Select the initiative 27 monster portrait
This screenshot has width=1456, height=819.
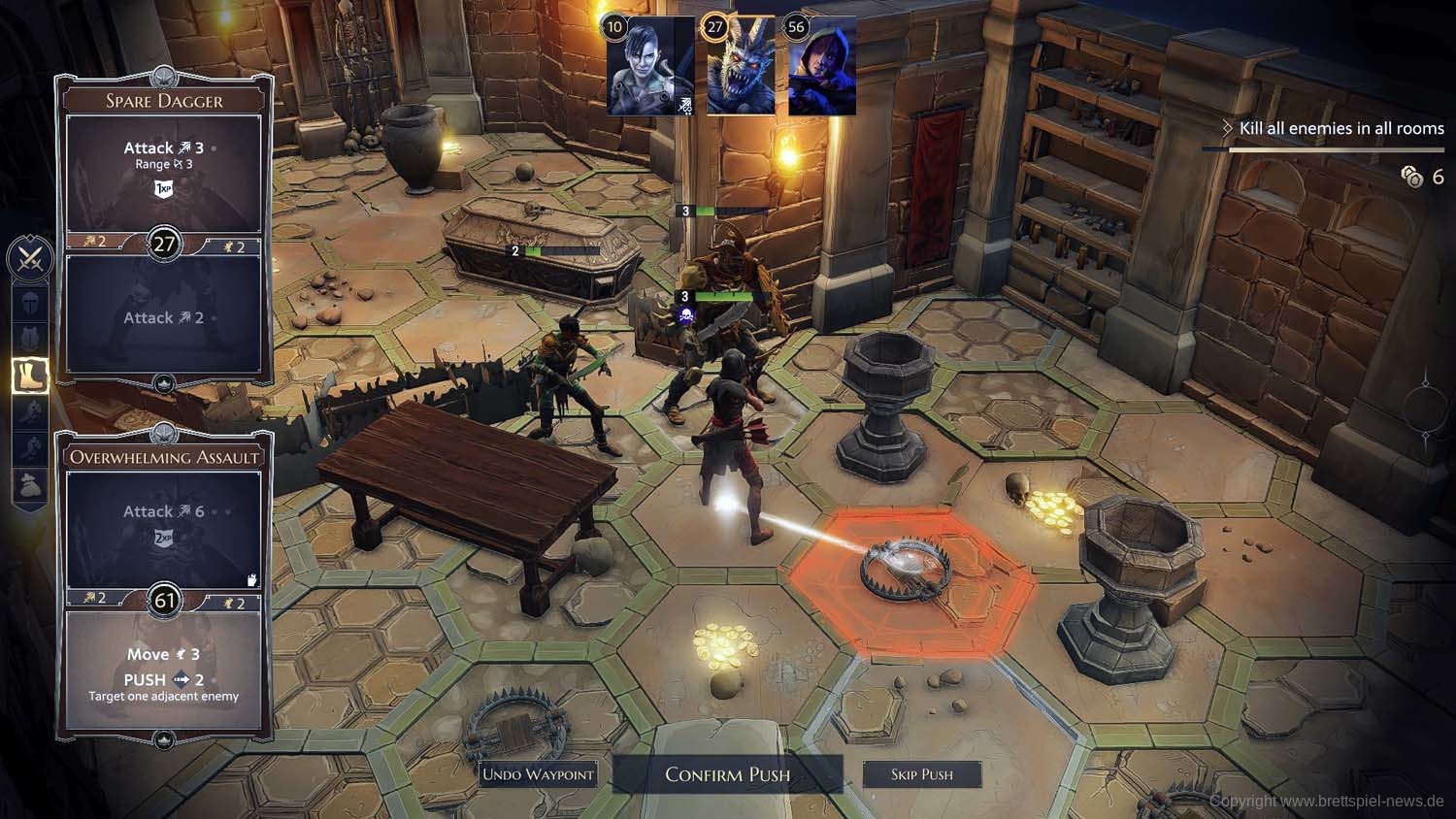[741, 68]
